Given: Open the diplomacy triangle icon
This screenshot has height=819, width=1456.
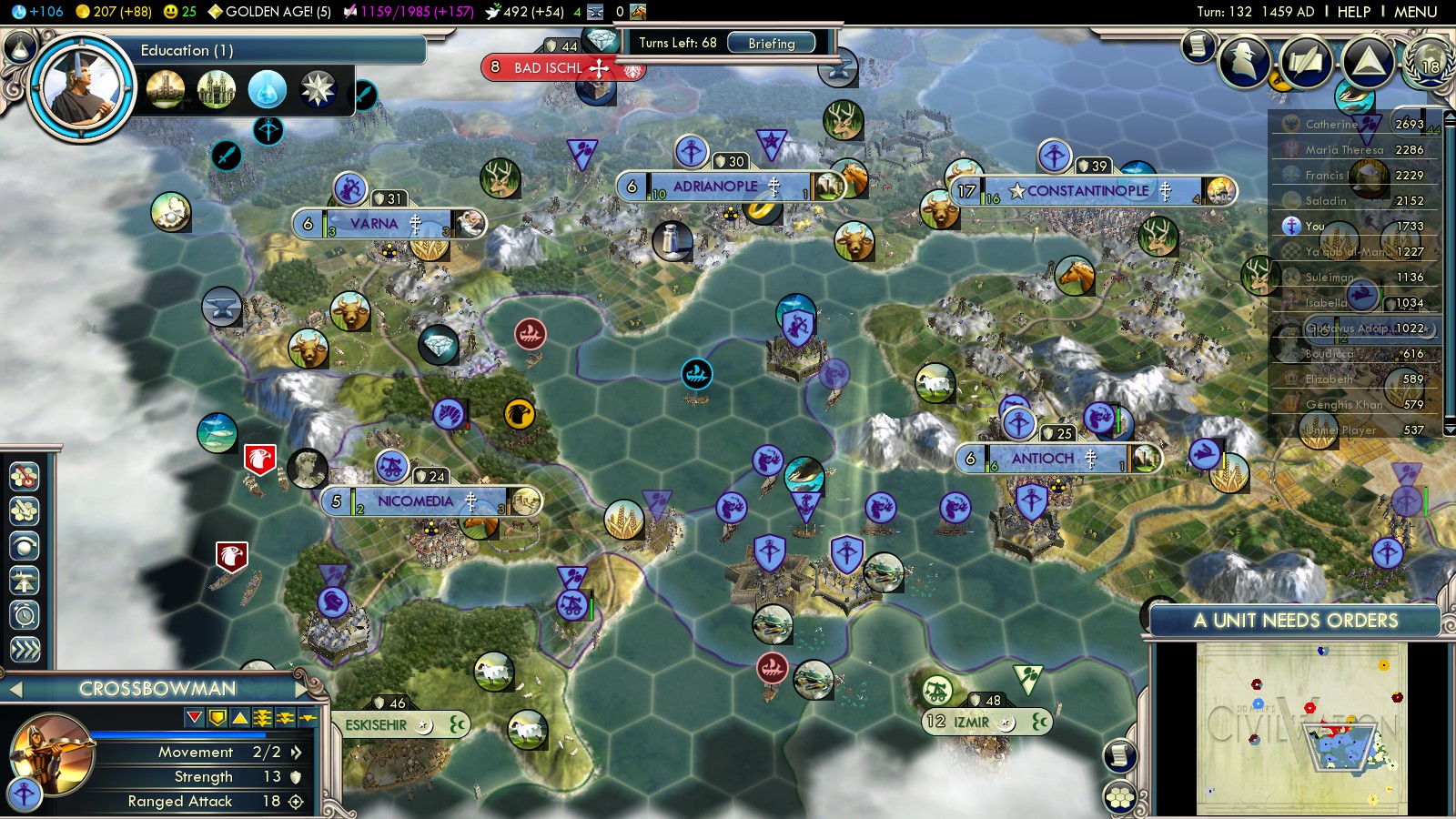Looking at the screenshot, I should 1367,61.
